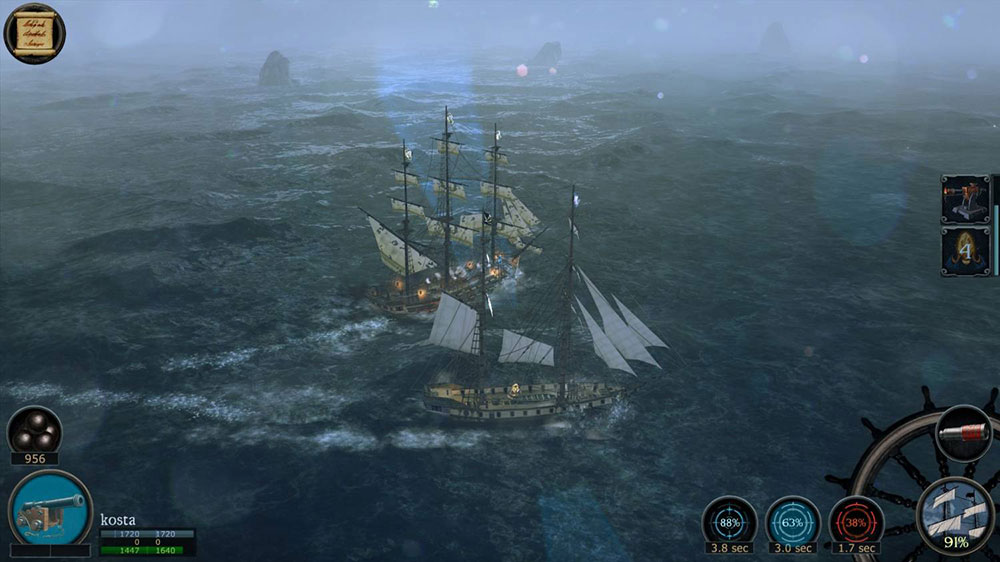Use the glowing spell card numbered 4

pyautogui.click(x=965, y=251)
